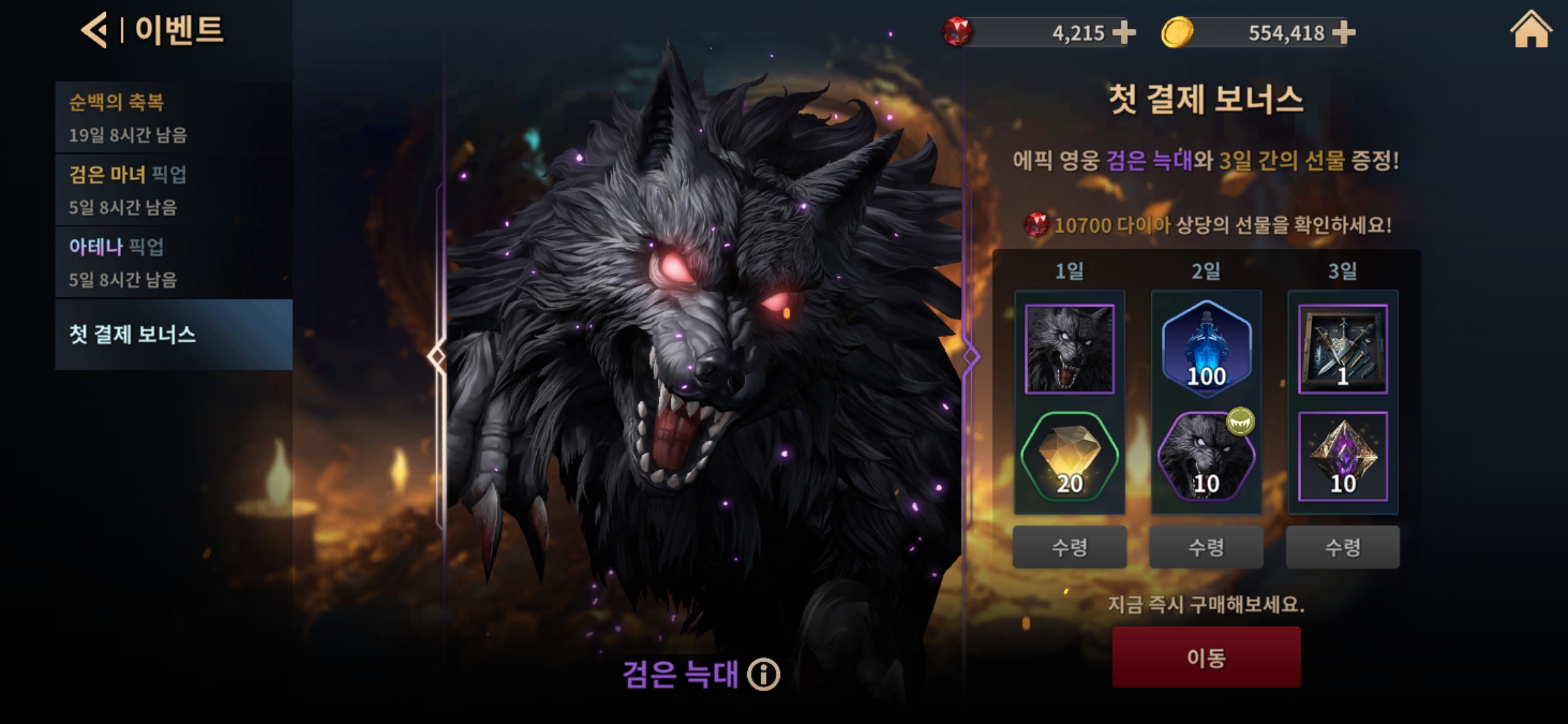Select the 첫 결제 보너스 tab

click(x=173, y=335)
